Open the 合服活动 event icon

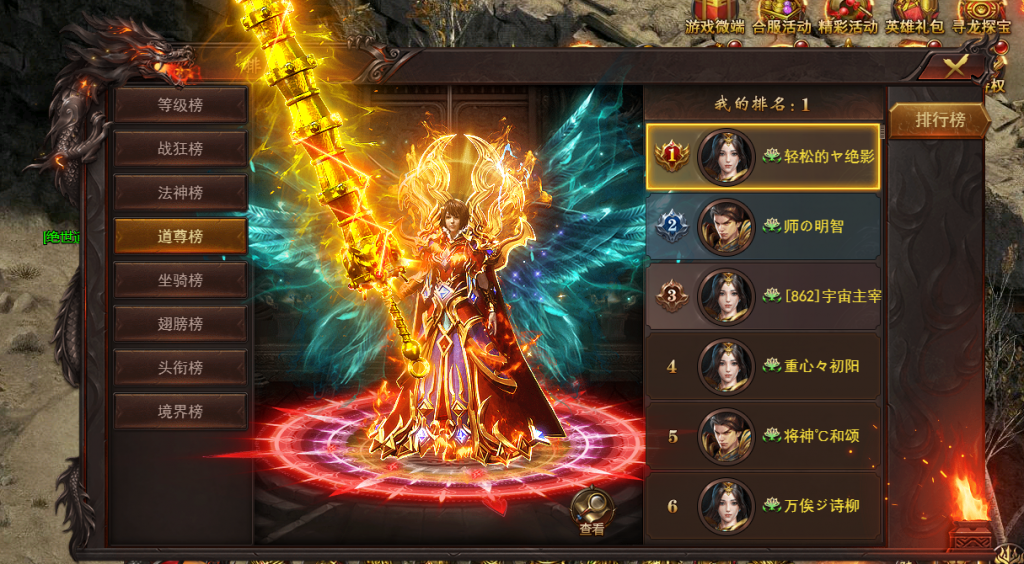click(x=781, y=18)
